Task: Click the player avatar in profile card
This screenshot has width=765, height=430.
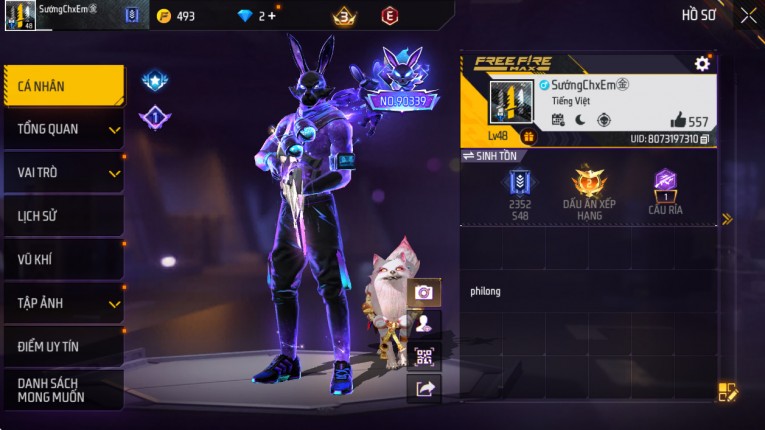Action: click(x=511, y=104)
